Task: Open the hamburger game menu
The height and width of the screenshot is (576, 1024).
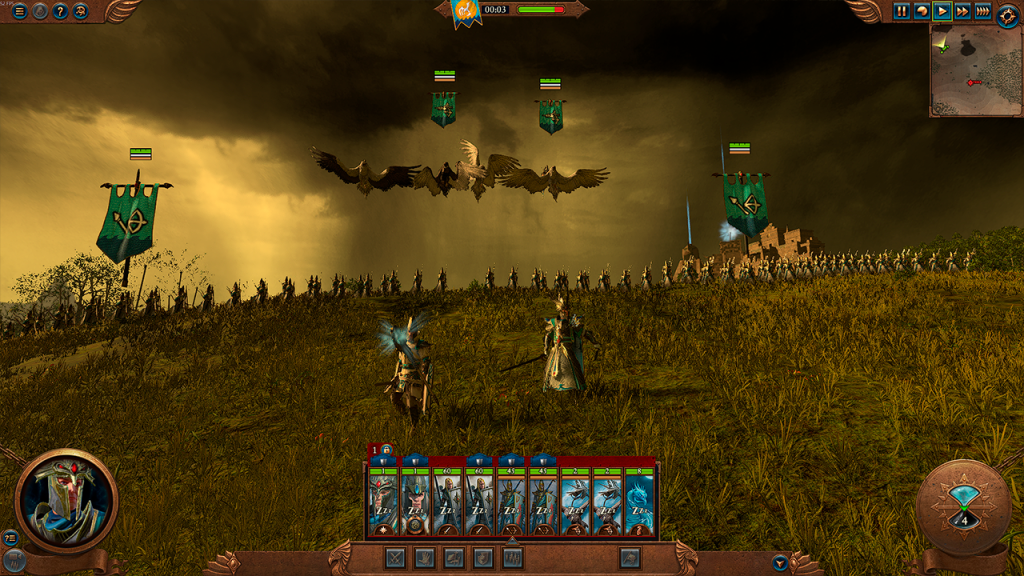Action: coord(19,11)
